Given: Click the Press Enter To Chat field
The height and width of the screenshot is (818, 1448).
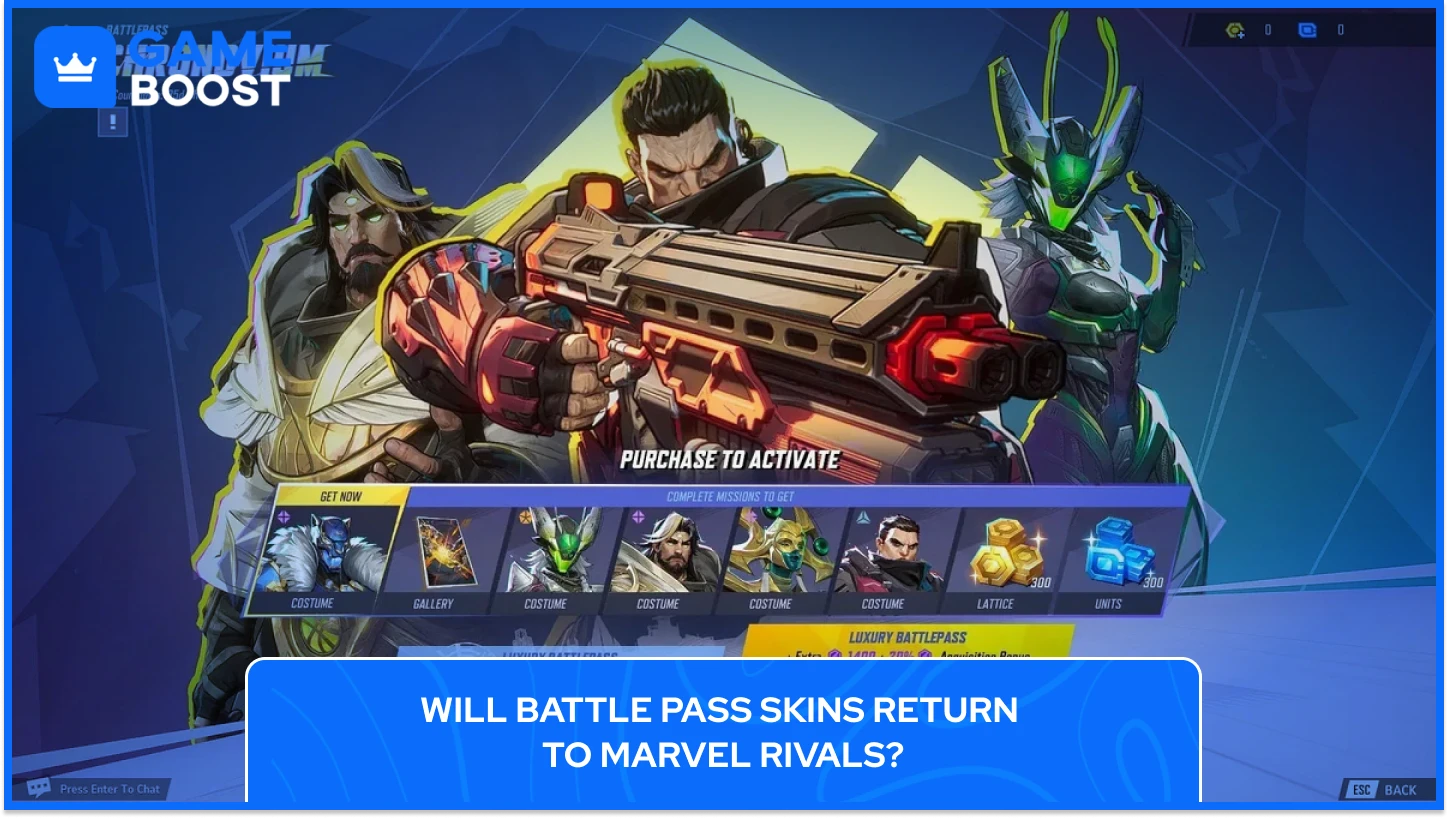Looking at the screenshot, I should 108,788.
